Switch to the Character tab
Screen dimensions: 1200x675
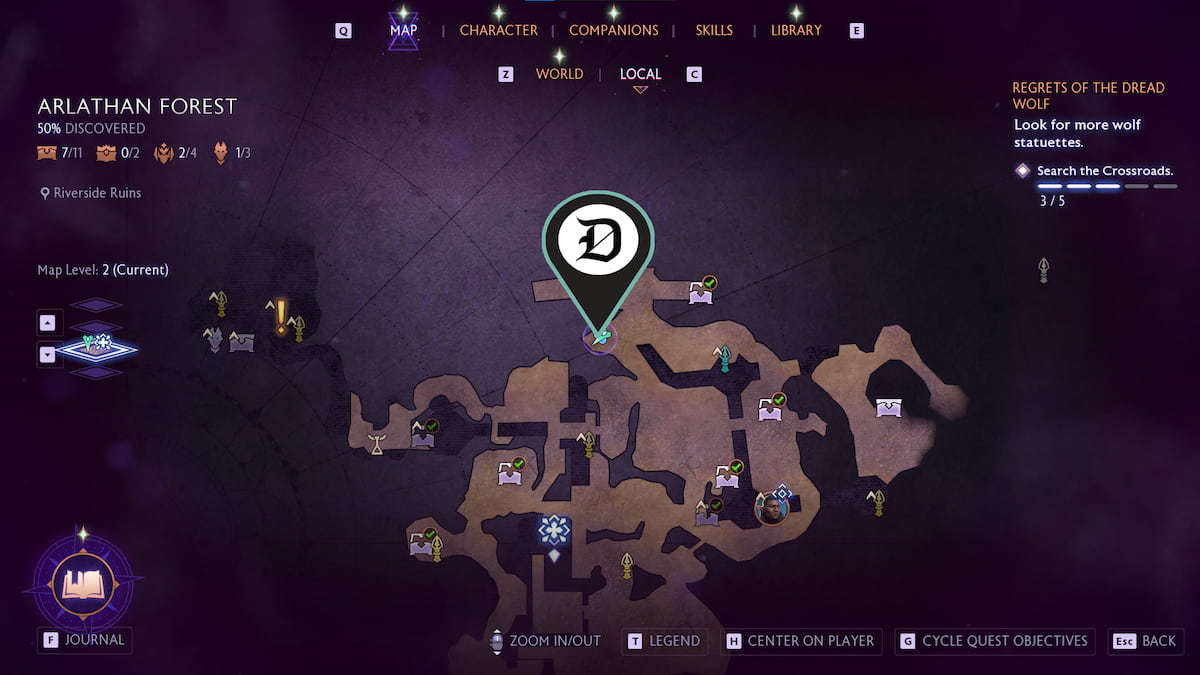pos(498,30)
